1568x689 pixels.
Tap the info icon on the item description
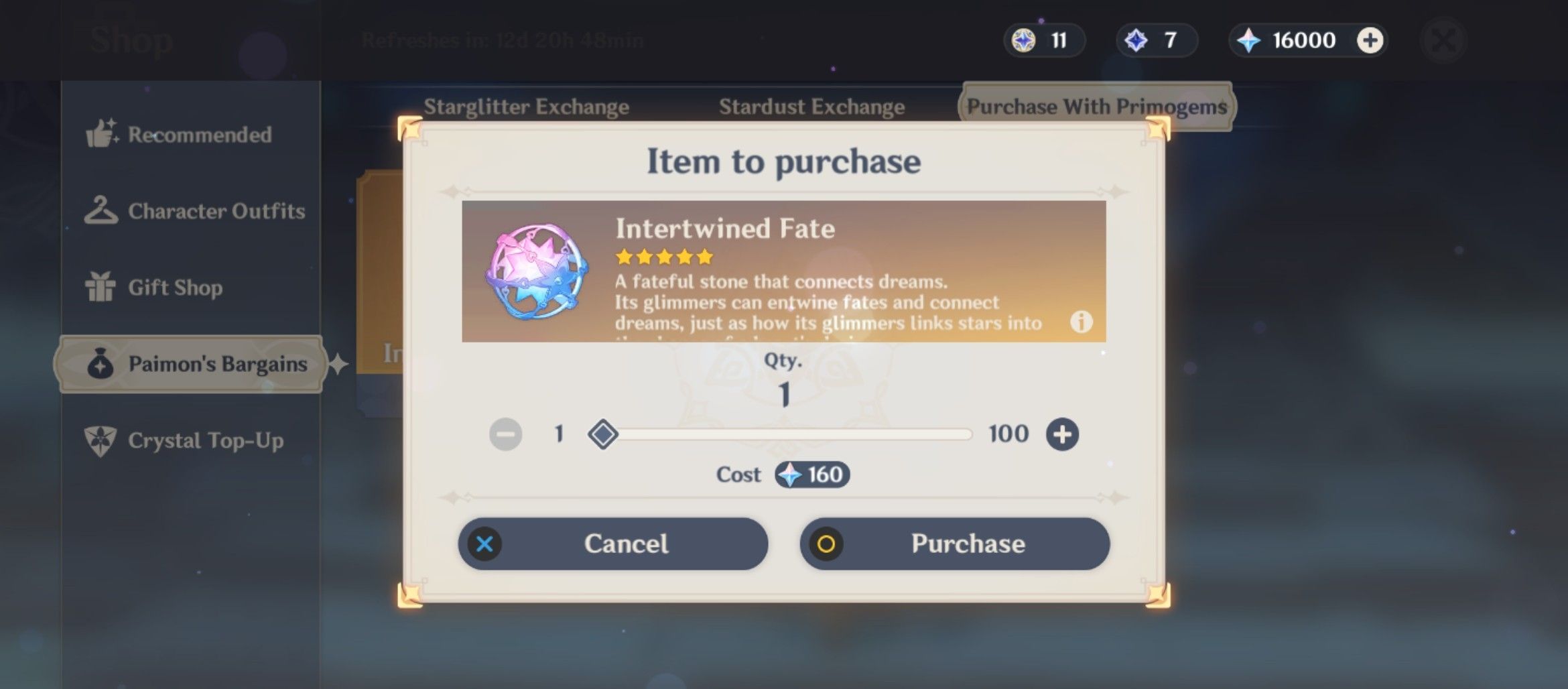coord(1082,322)
